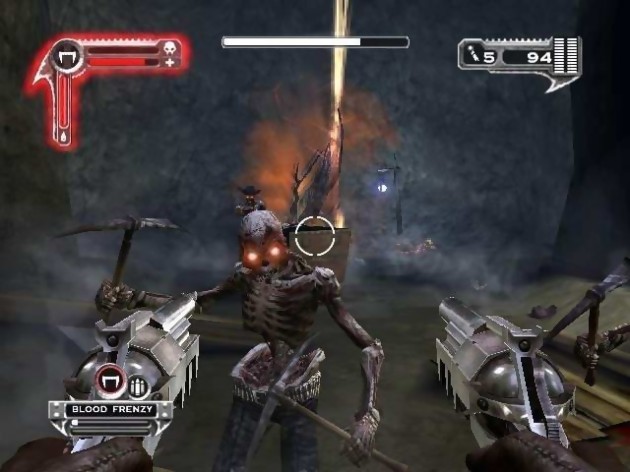Select the bullets icon beside the fang power
The width and height of the screenshot is (630, 472).
pos(136,385)
